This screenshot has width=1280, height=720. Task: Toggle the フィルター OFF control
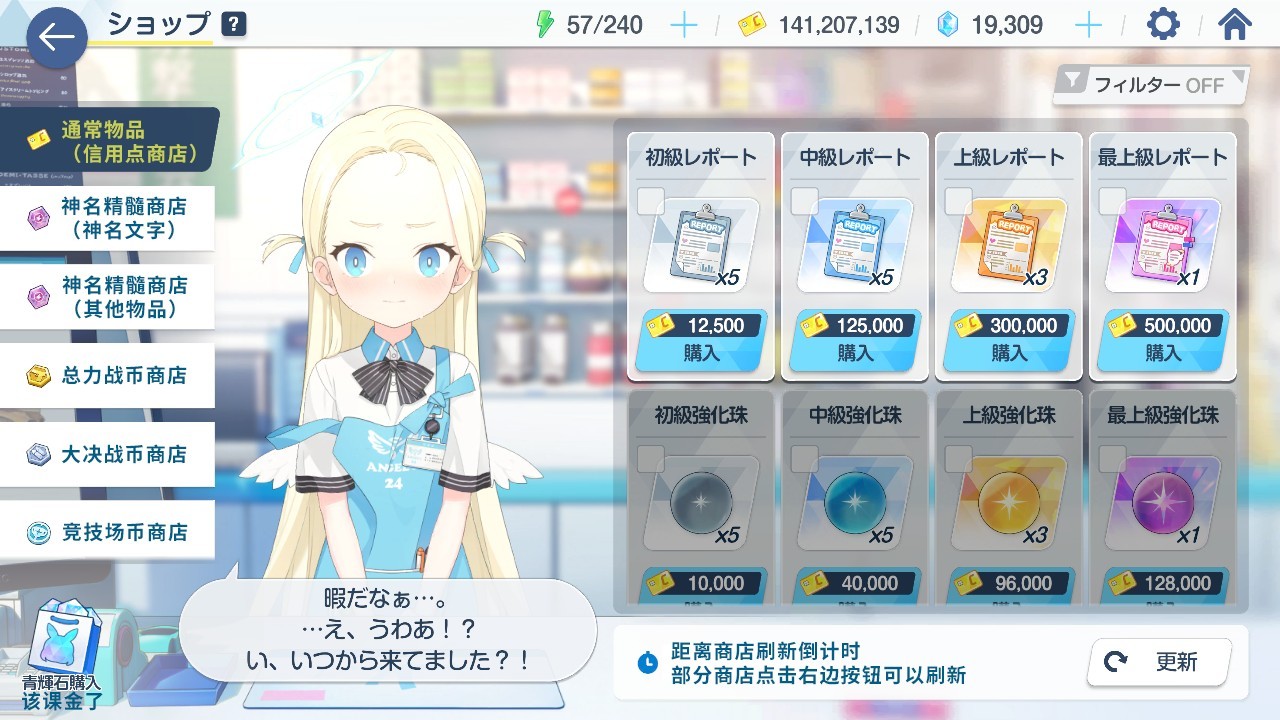(x=1148, y=85)
